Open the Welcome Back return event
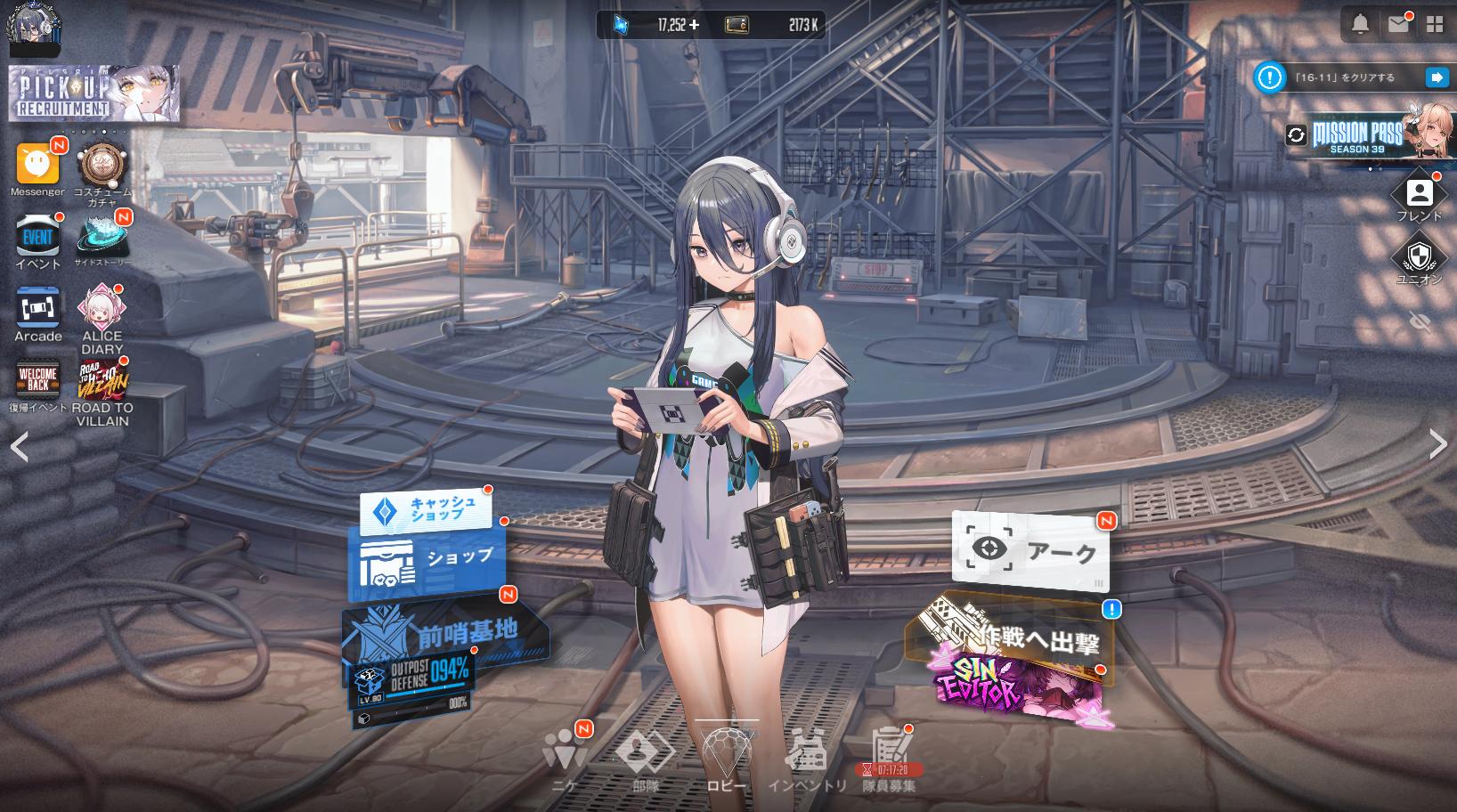The width and height of the screenshot is (1457, 812). pos(37,380)
